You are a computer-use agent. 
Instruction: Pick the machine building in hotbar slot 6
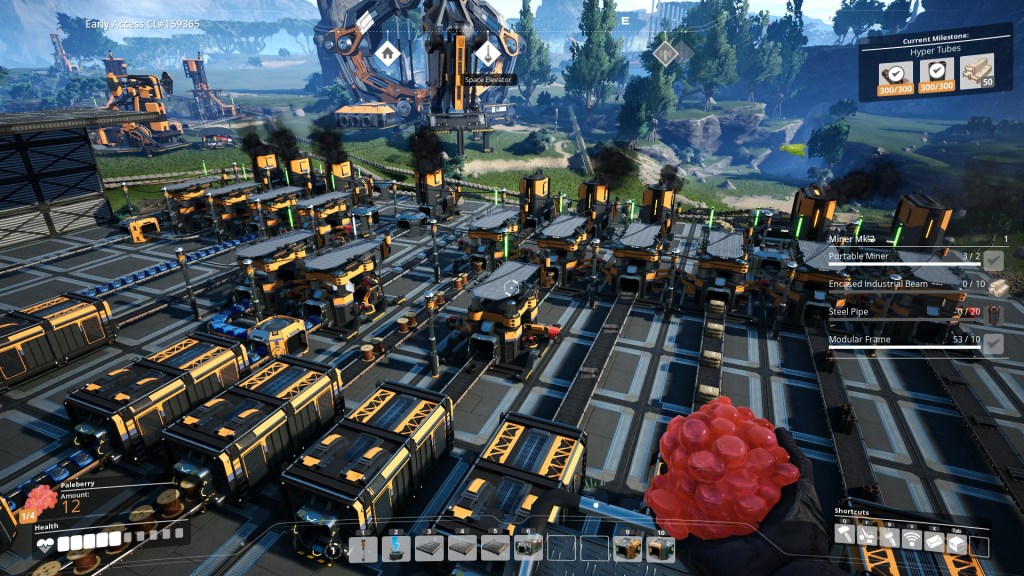(528, 548)
